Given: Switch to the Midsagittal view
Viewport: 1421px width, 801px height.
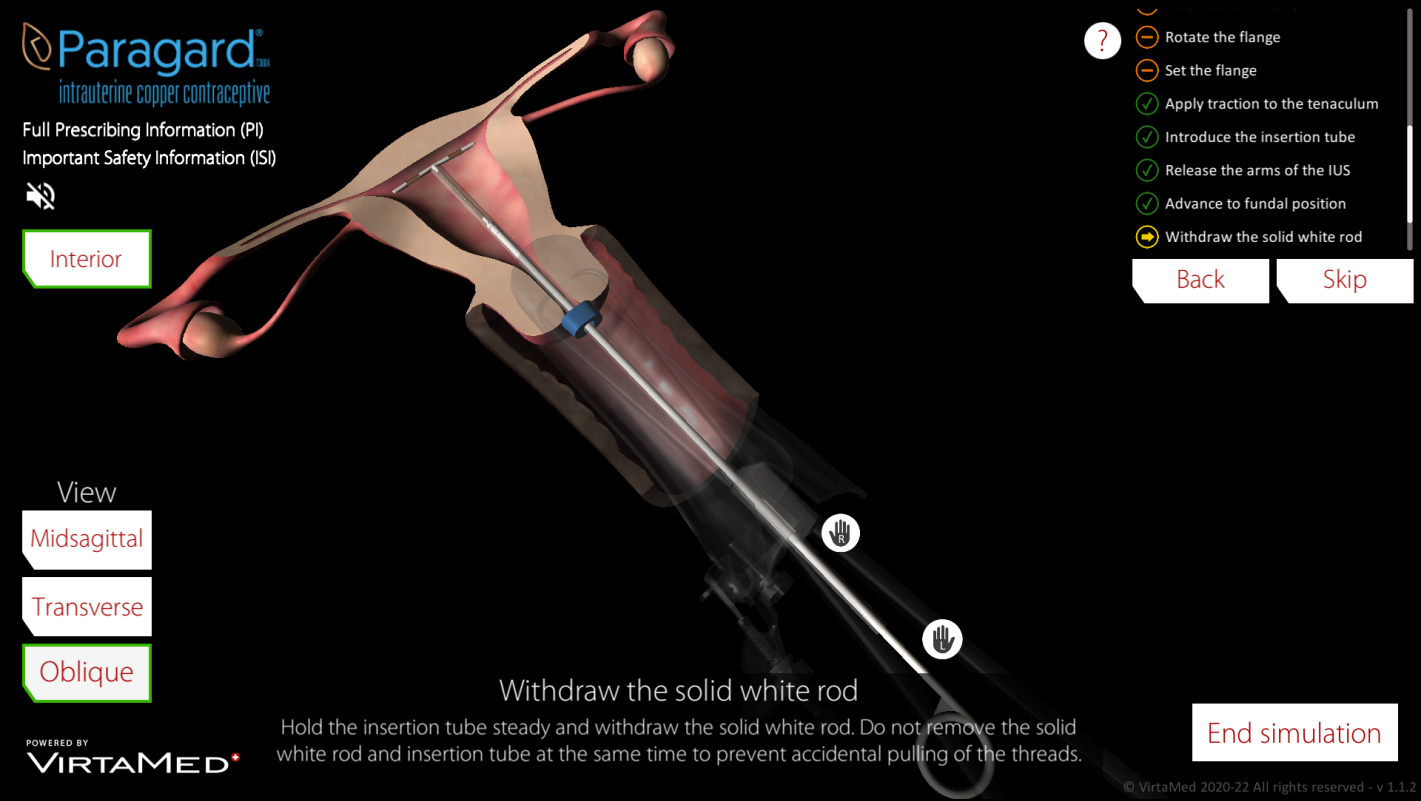Looking at the screenshot, I should coord(86,539).
